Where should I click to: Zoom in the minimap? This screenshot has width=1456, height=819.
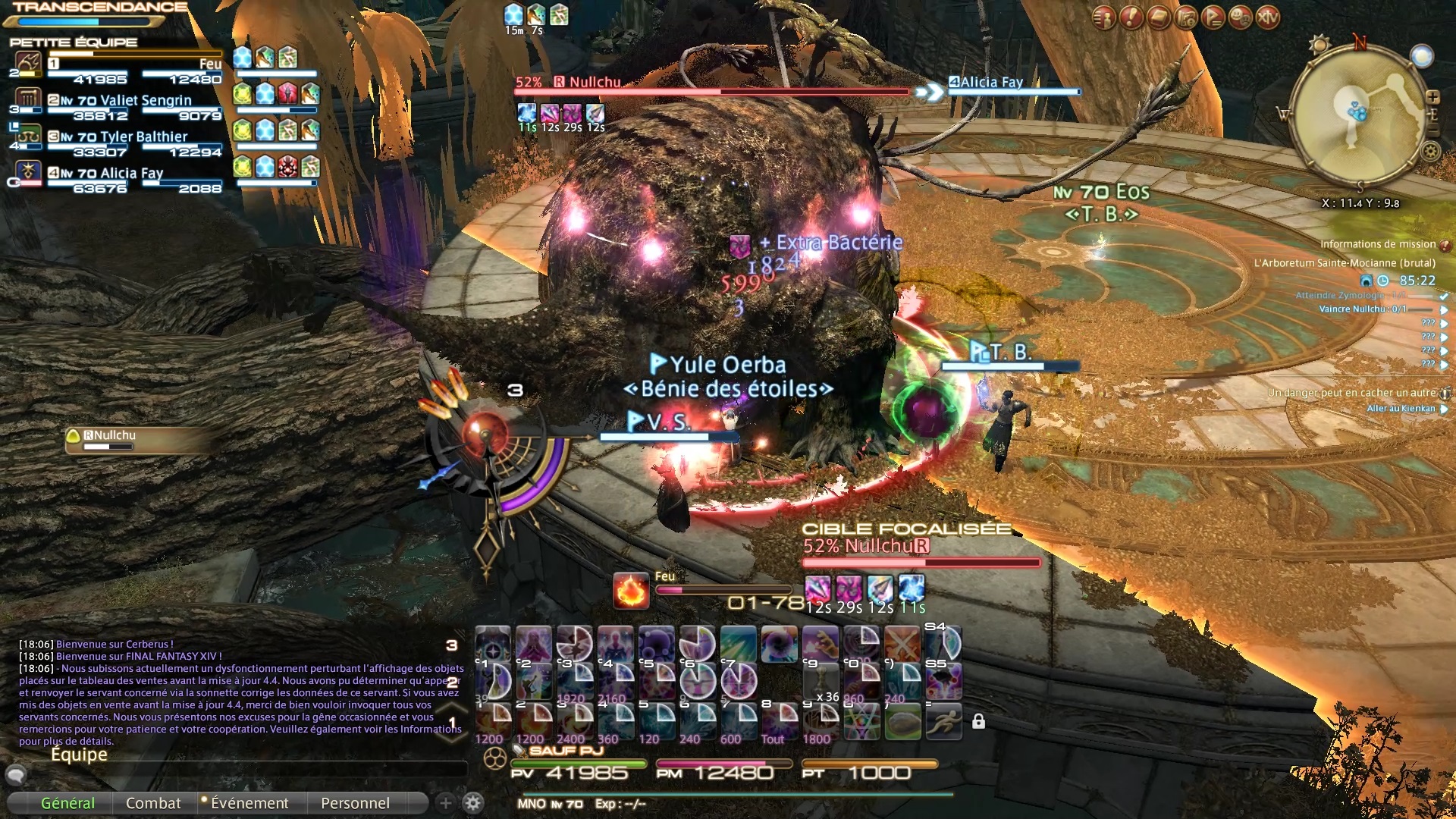(x=1432, y=97)
